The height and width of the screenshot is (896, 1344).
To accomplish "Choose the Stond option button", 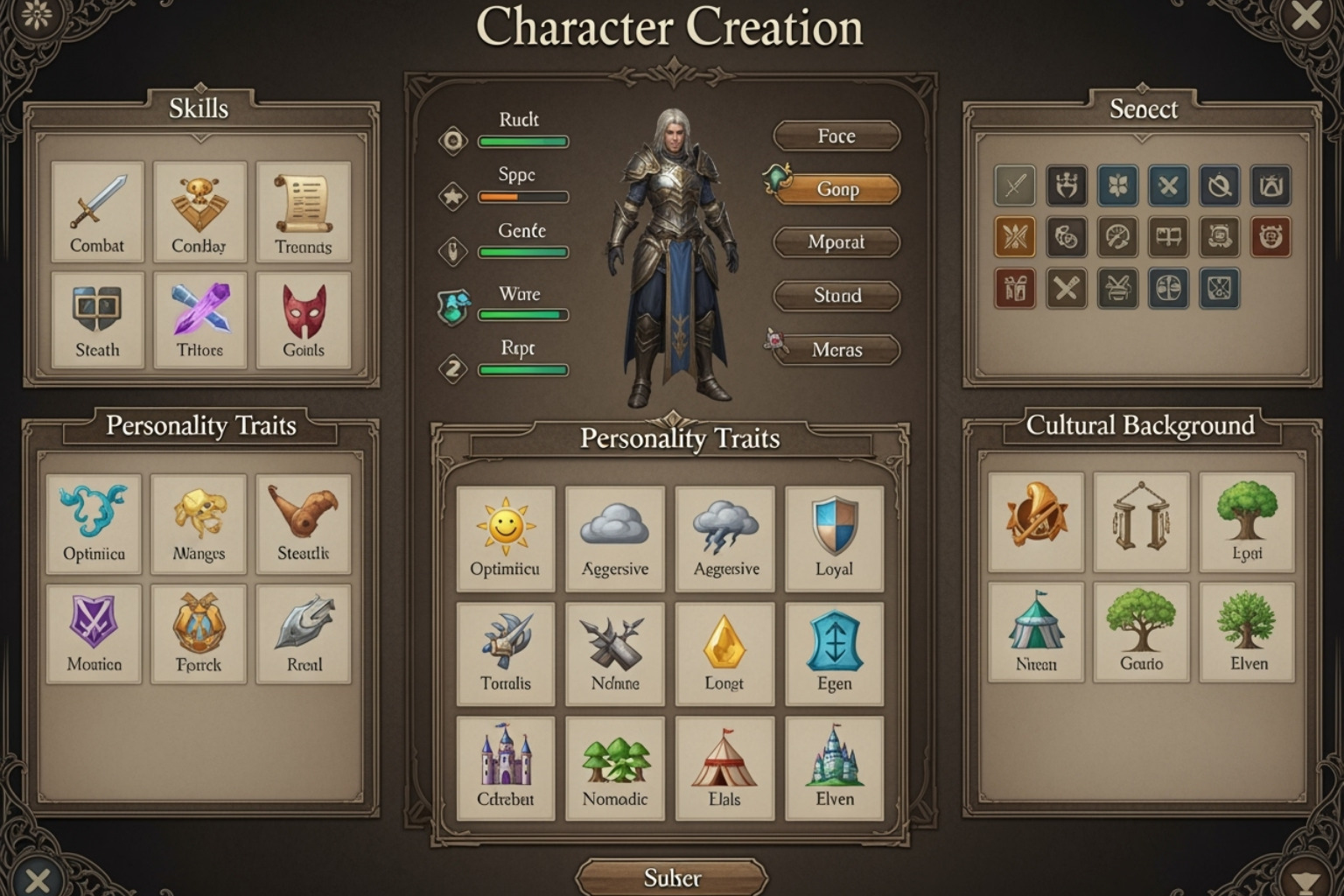I will click(836, 296).
